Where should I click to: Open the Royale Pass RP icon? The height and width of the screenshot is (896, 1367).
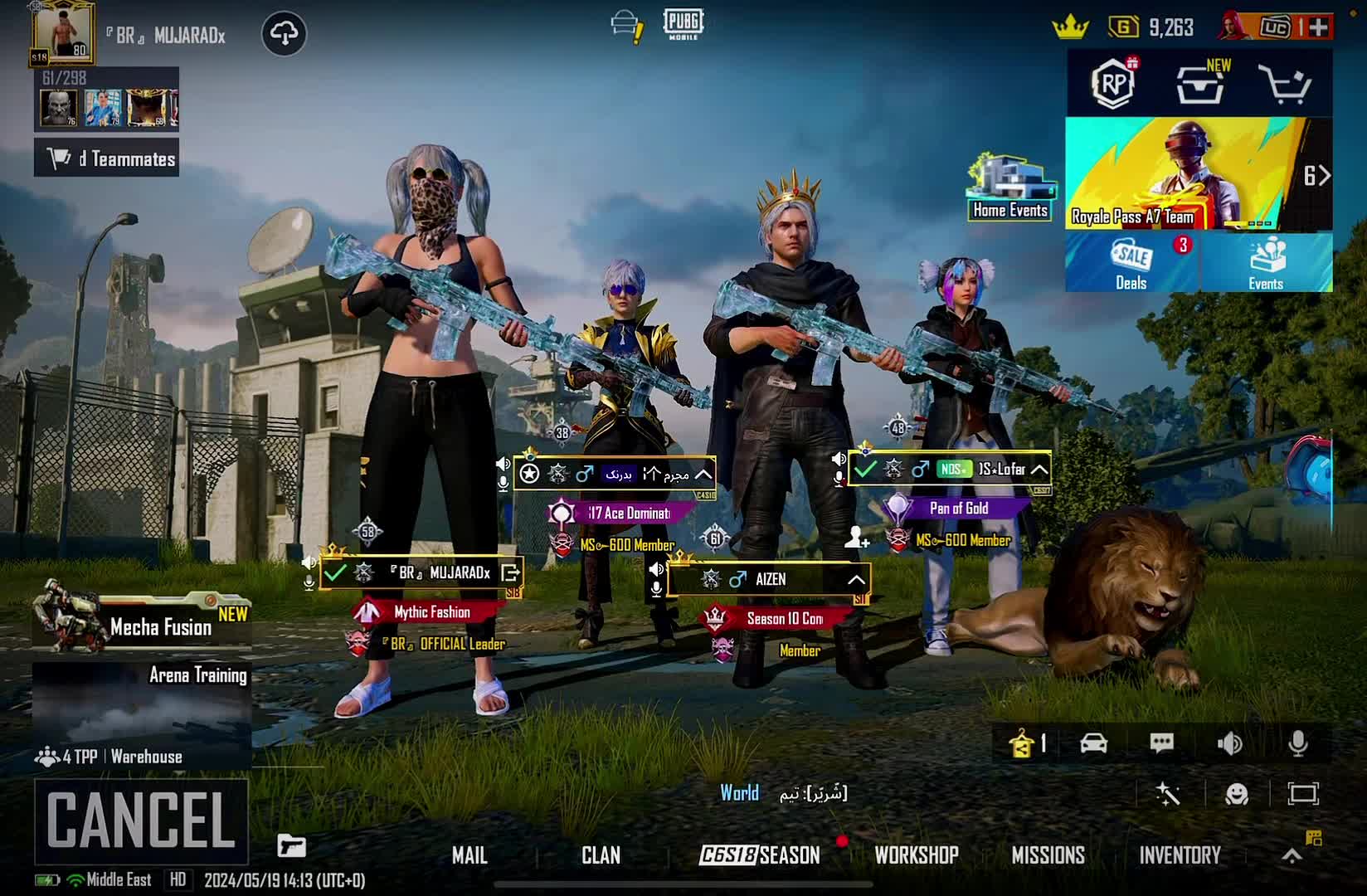point(1113,83)
